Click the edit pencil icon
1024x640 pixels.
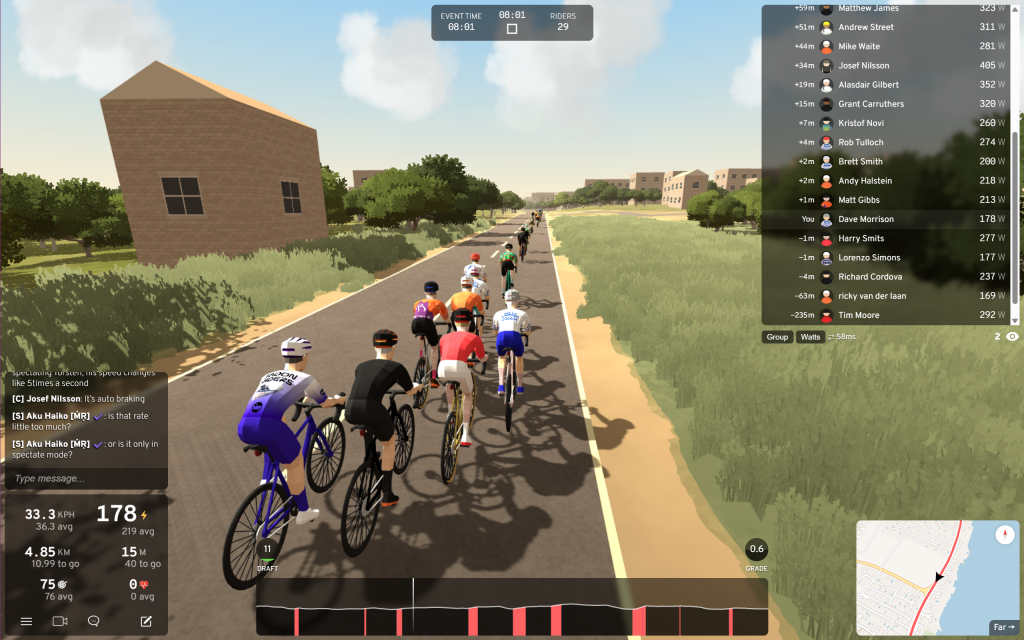(x=146, y=621)
